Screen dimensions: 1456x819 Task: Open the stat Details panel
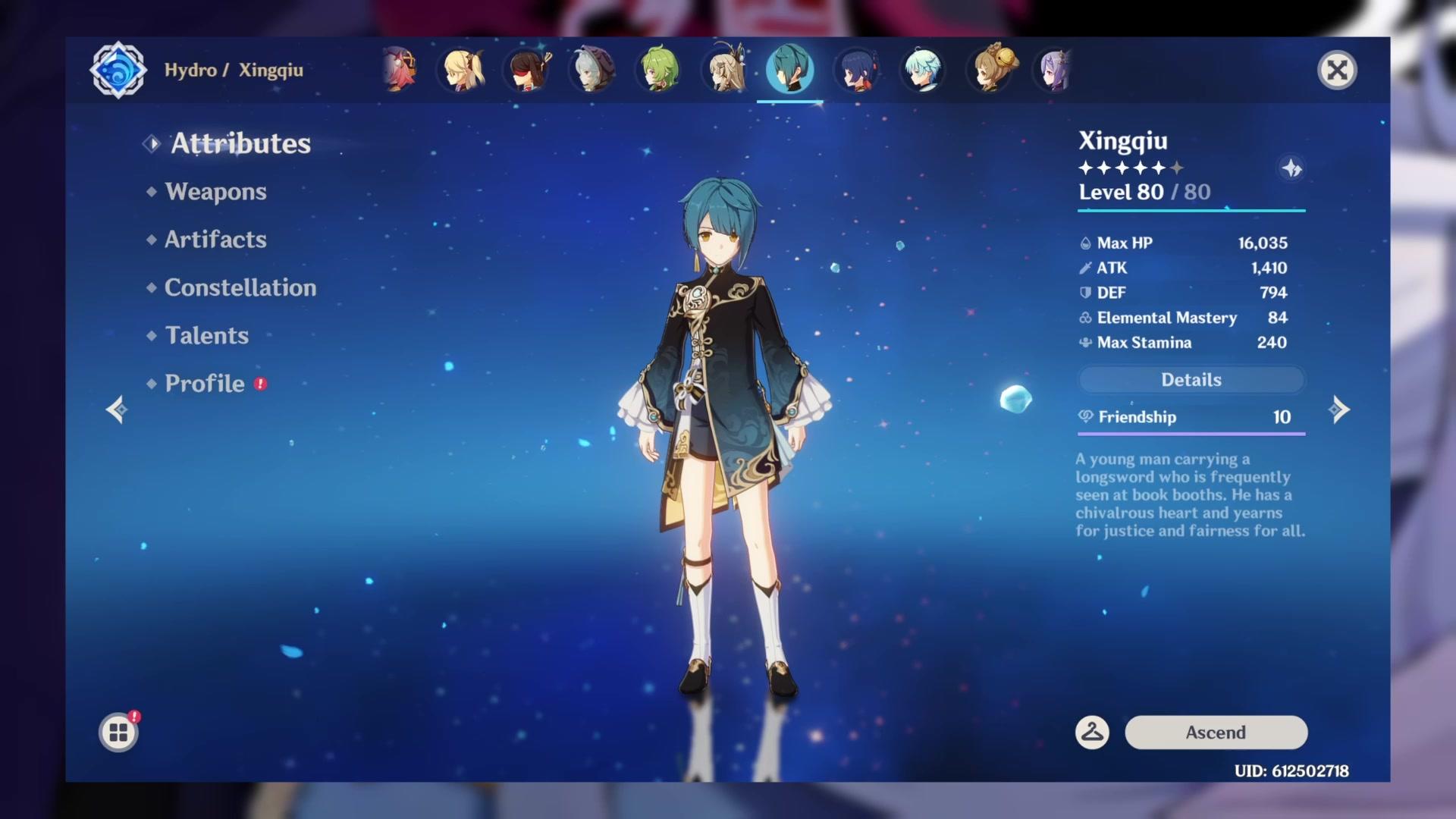[1191, 380]
